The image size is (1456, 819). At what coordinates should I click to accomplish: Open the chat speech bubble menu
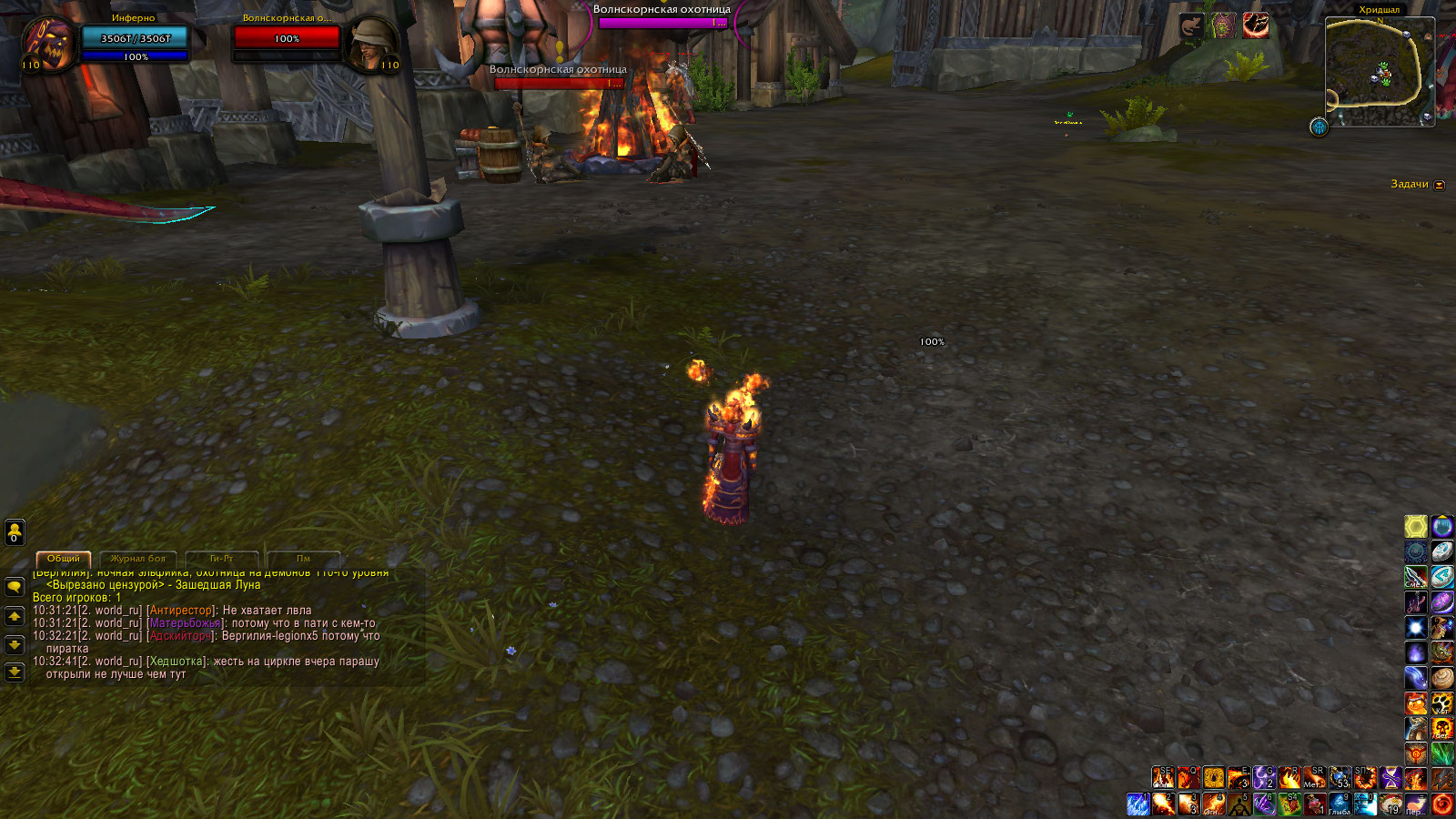click(15, 587)
